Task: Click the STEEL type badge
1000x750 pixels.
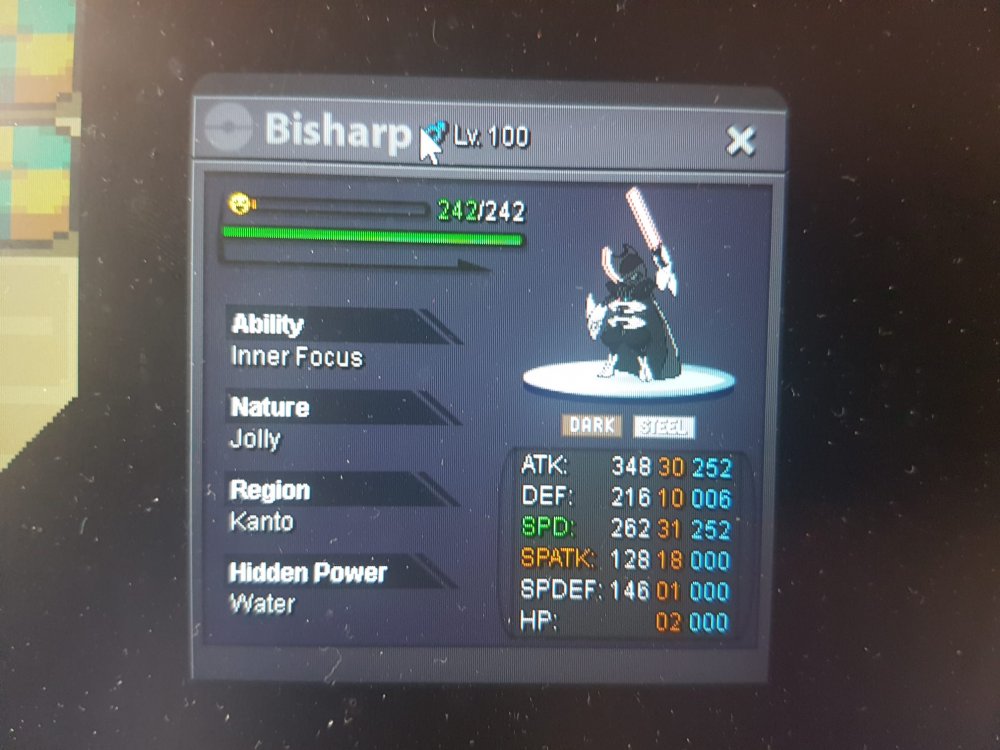Action: (663, 427)
